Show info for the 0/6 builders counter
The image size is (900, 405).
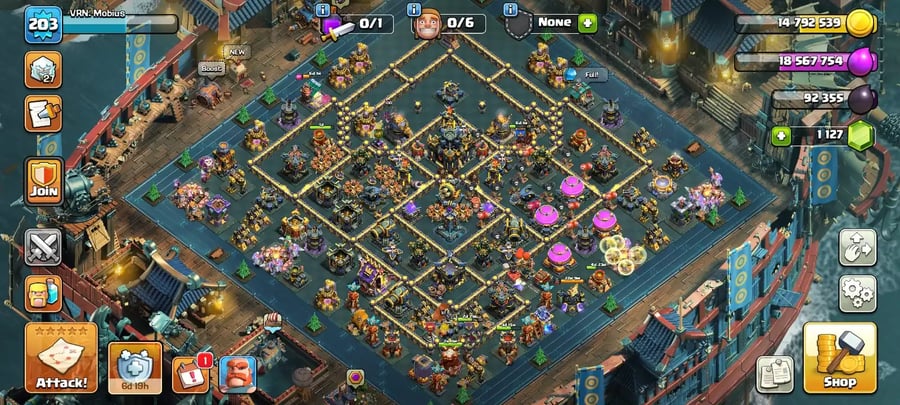coord(414,9)
